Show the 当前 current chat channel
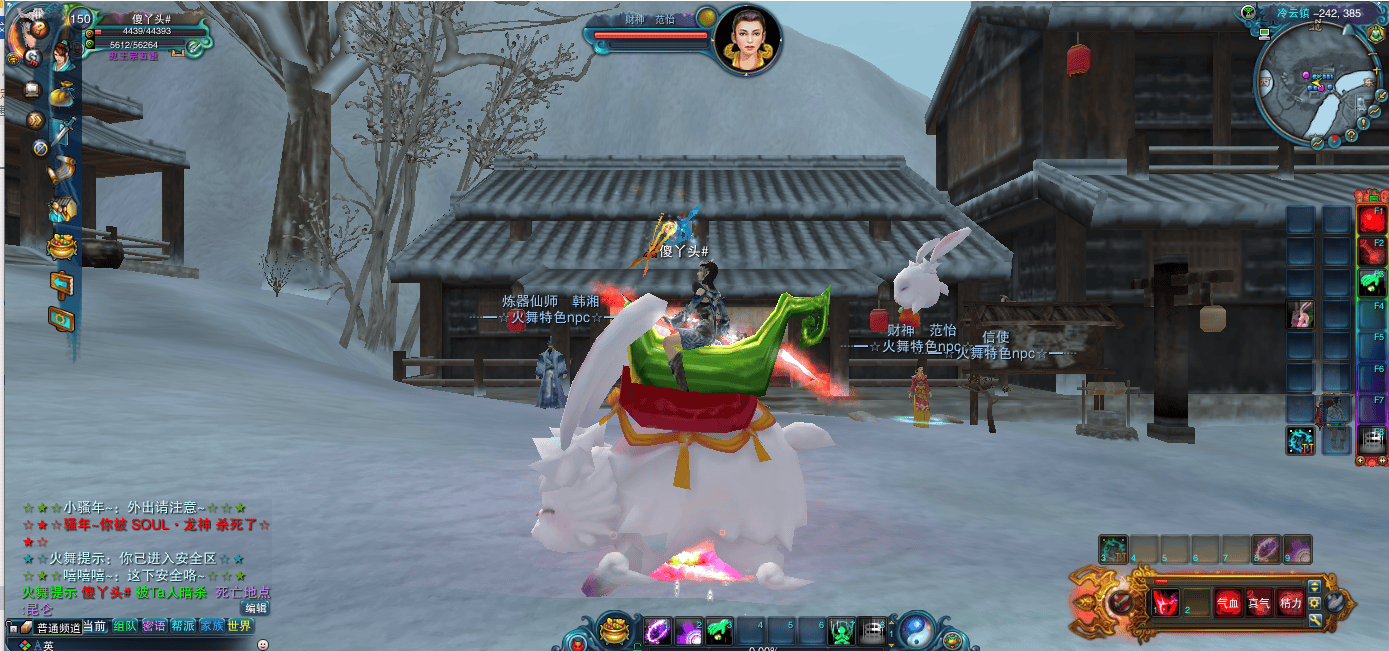 95,627
